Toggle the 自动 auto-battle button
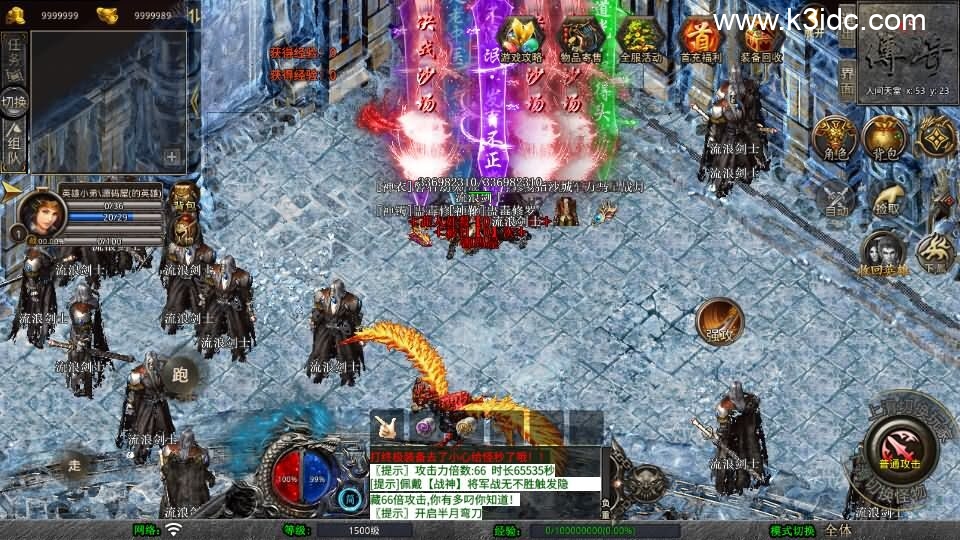Screen dimensions: 960x540 click(836, 200)
